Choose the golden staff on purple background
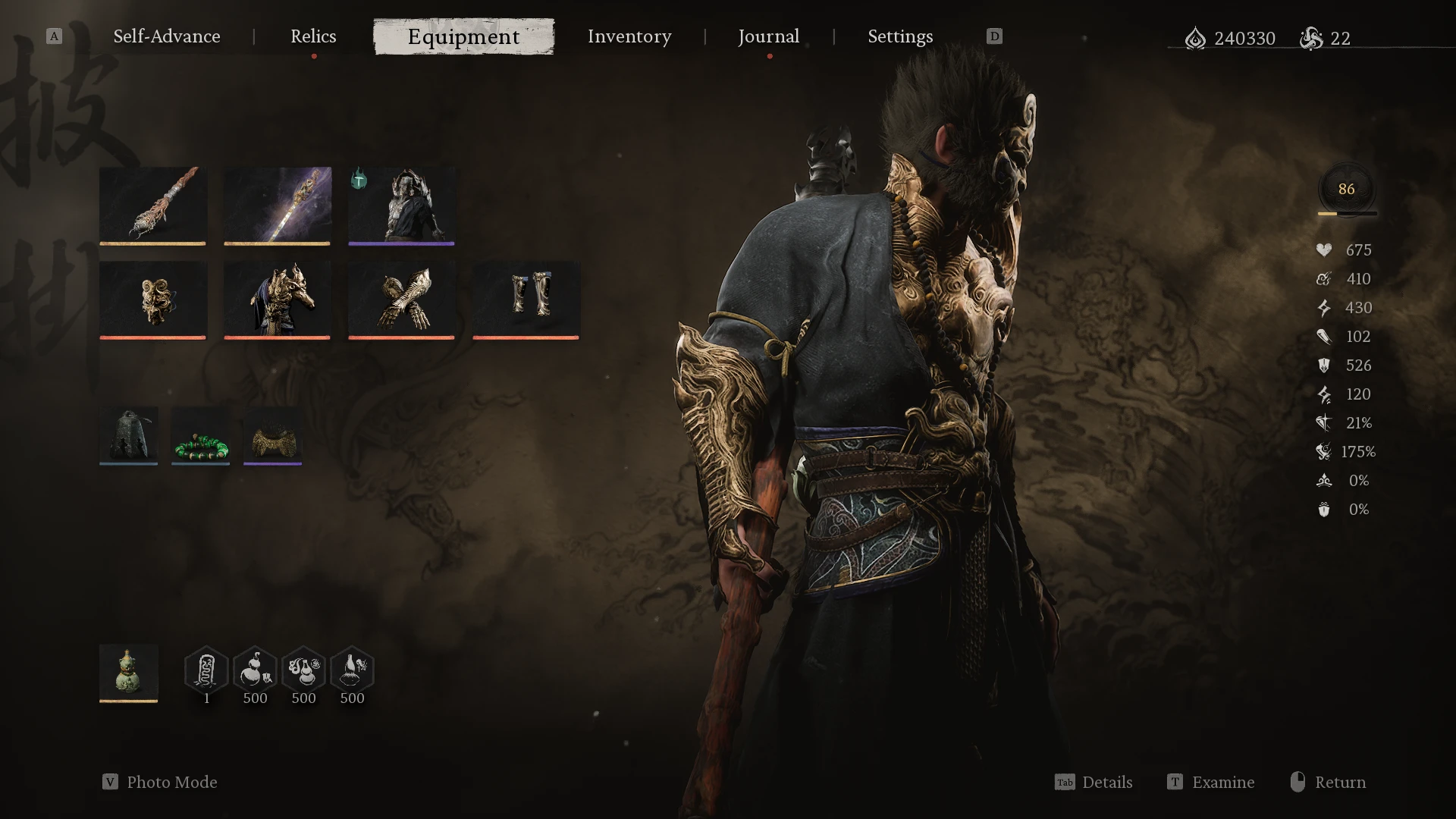1456x819 pixels. pyautogui.click(x=277, y=205)
